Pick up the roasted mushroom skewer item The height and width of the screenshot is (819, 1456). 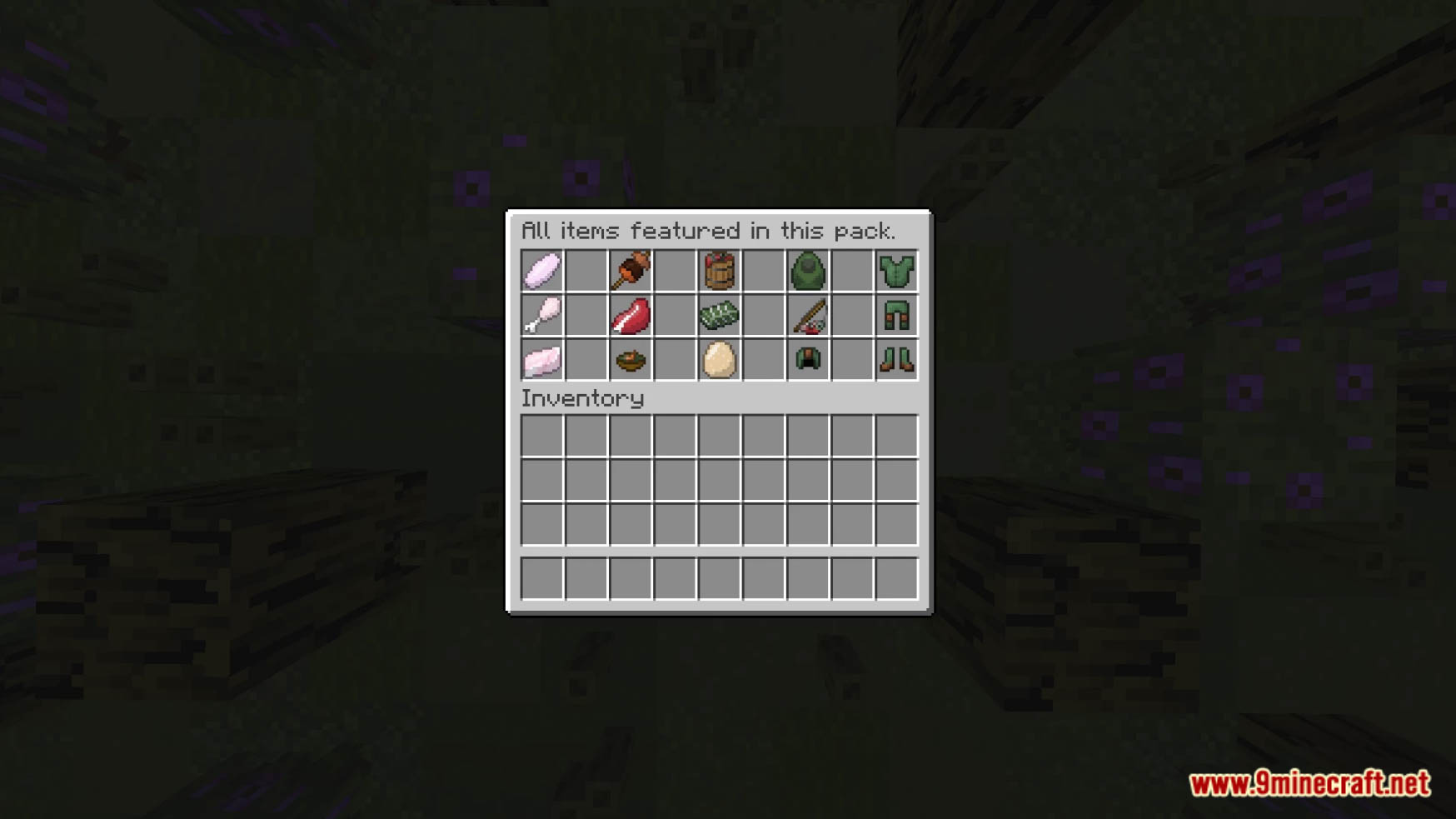(x=631, y=271)
